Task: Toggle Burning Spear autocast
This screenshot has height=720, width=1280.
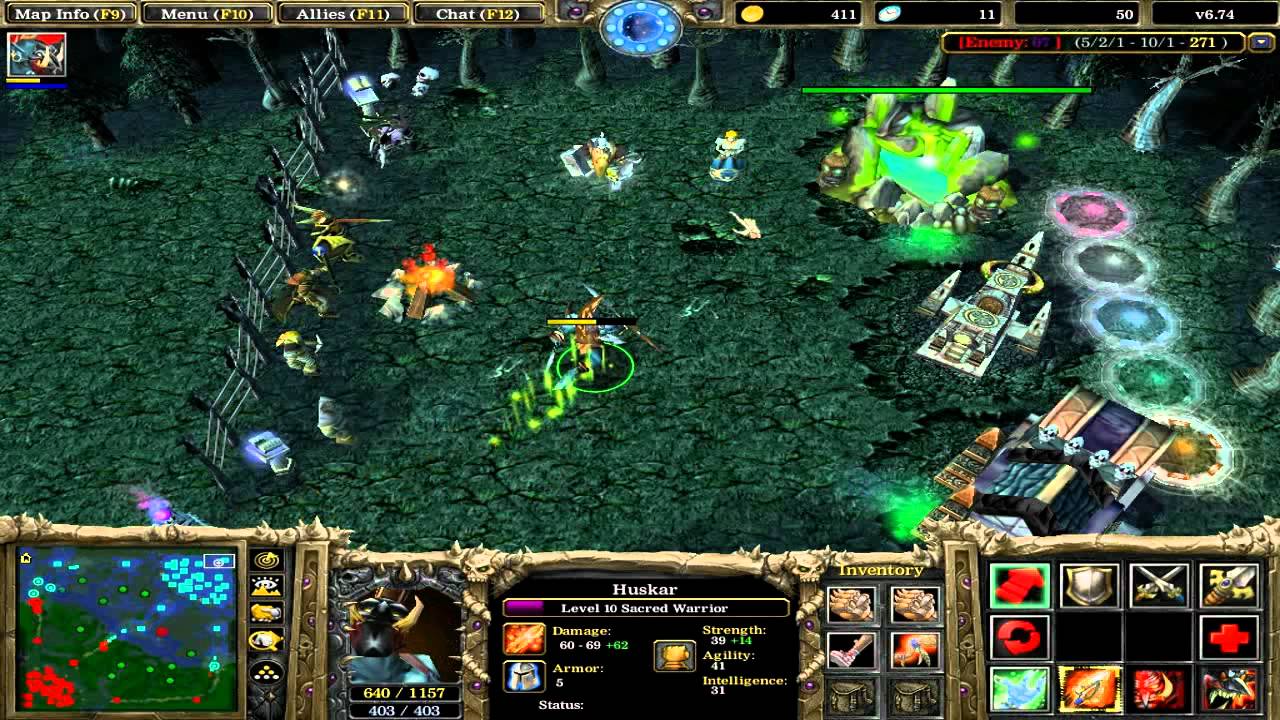Action: coord(1090,689)
